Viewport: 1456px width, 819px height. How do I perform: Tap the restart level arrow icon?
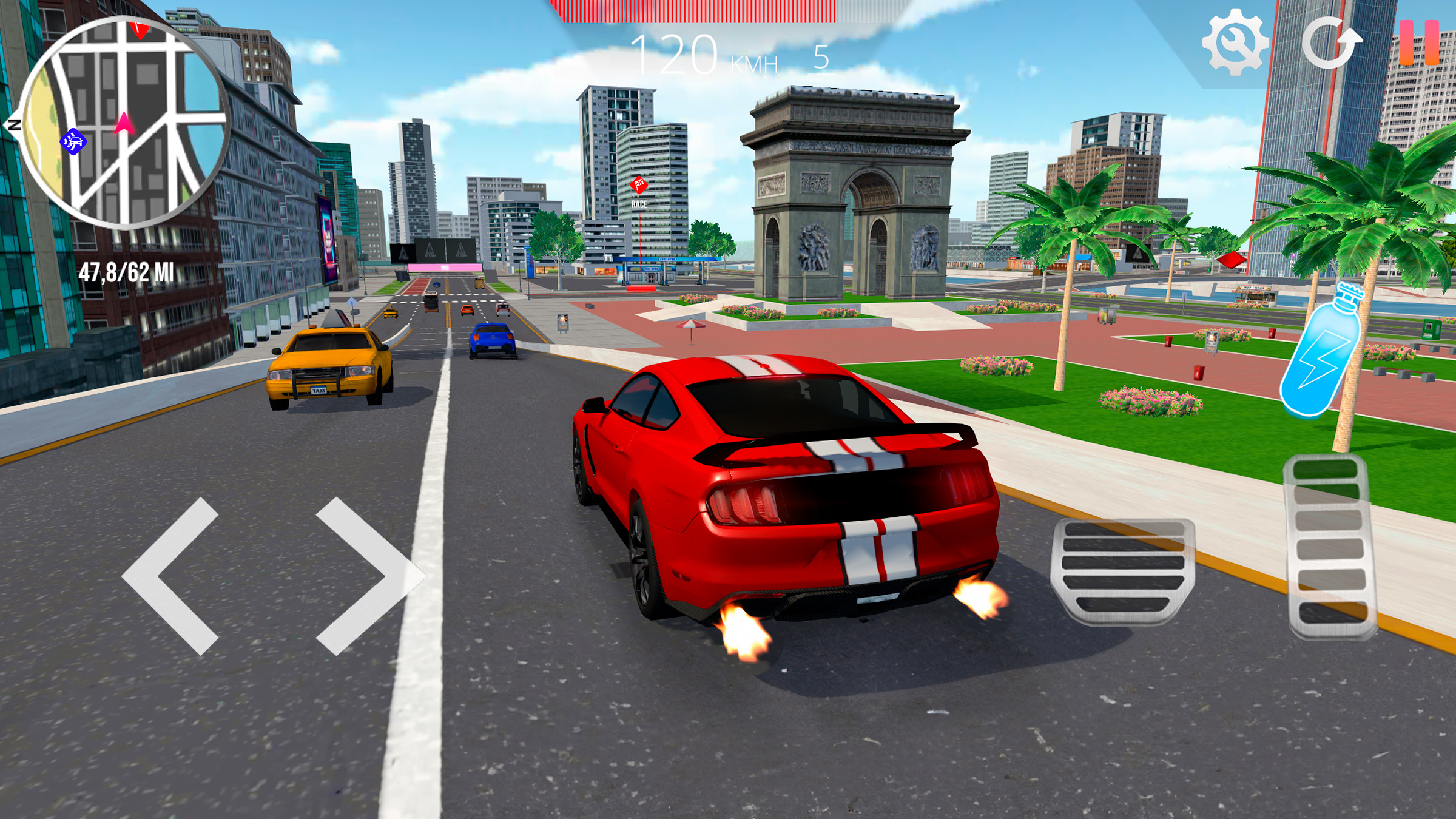pyautogui.click(x=1329, y=42)
